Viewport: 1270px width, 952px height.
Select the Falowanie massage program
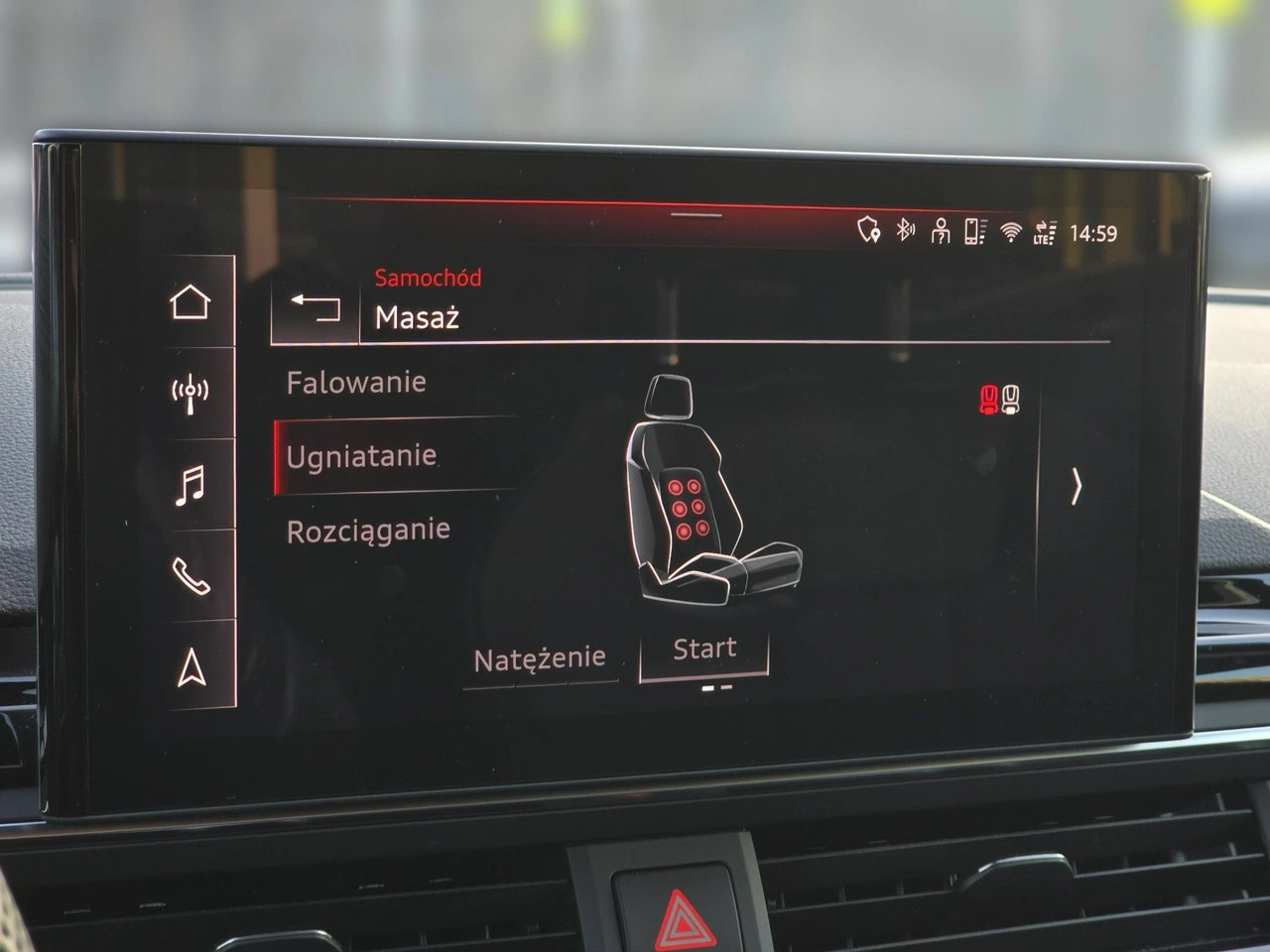coord(355,382)
